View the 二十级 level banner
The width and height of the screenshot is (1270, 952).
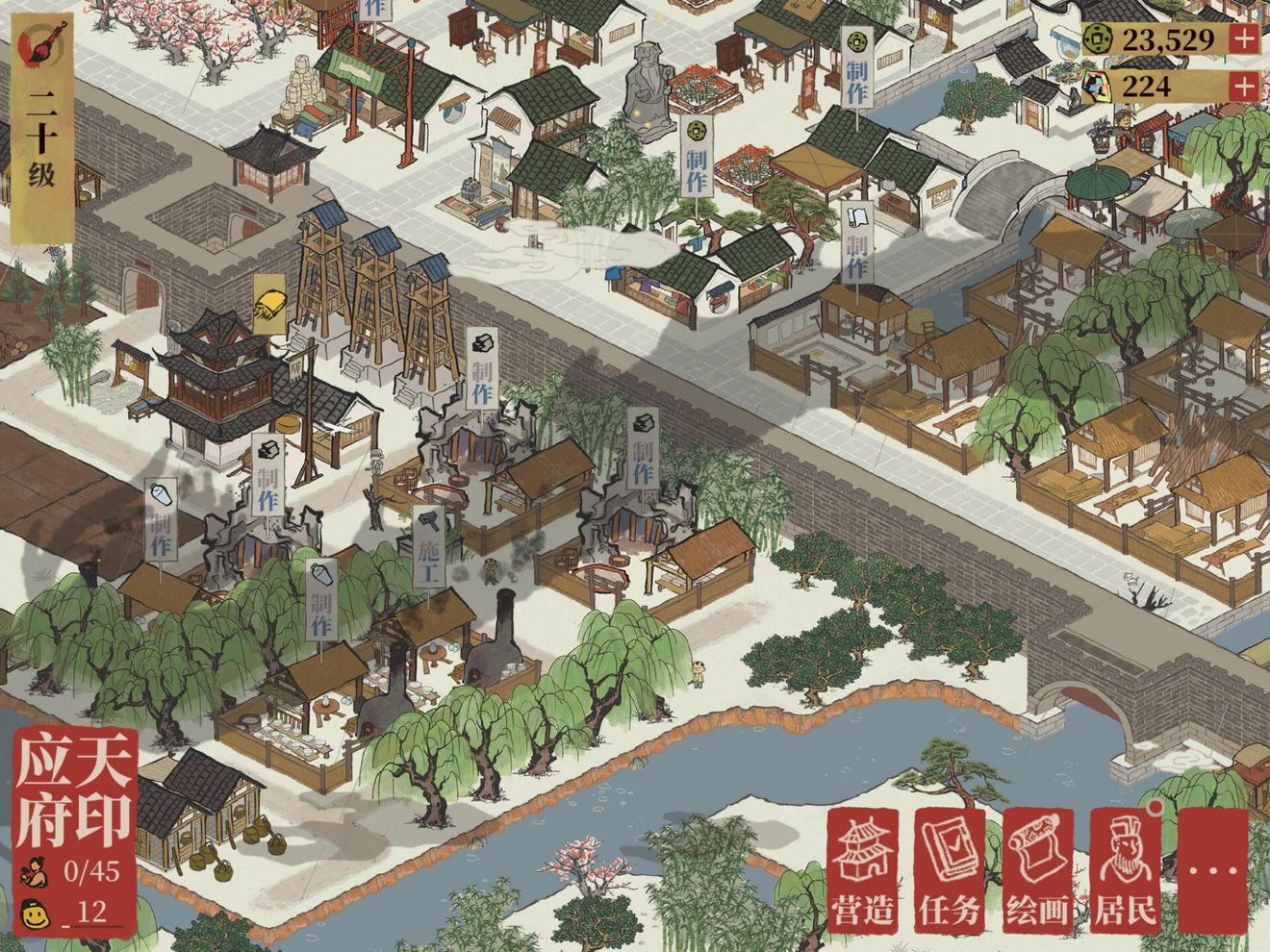click(41, 135)
